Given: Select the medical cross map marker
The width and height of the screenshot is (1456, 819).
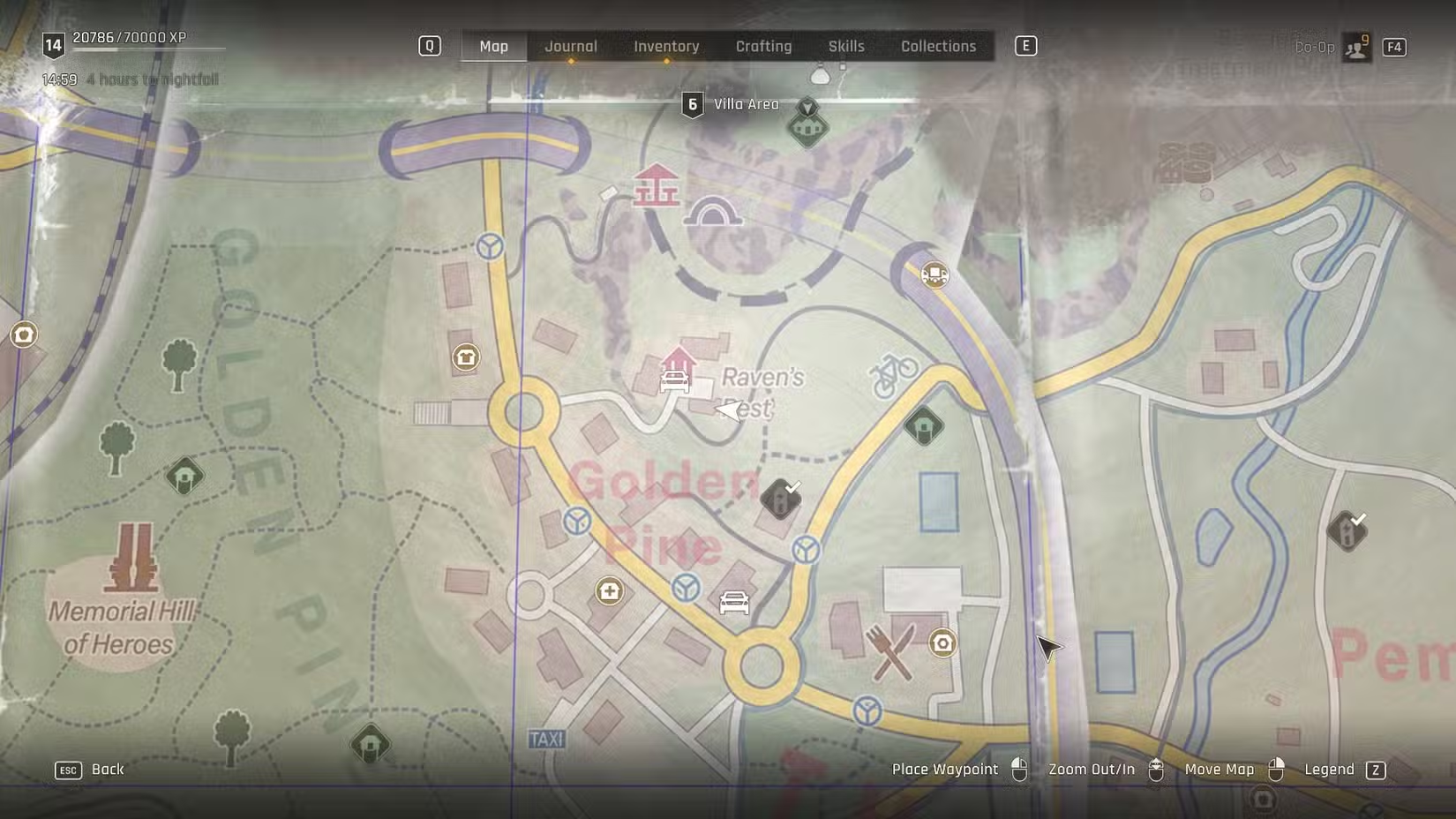Looking at the screenshot, I should [x=609, y=590].
